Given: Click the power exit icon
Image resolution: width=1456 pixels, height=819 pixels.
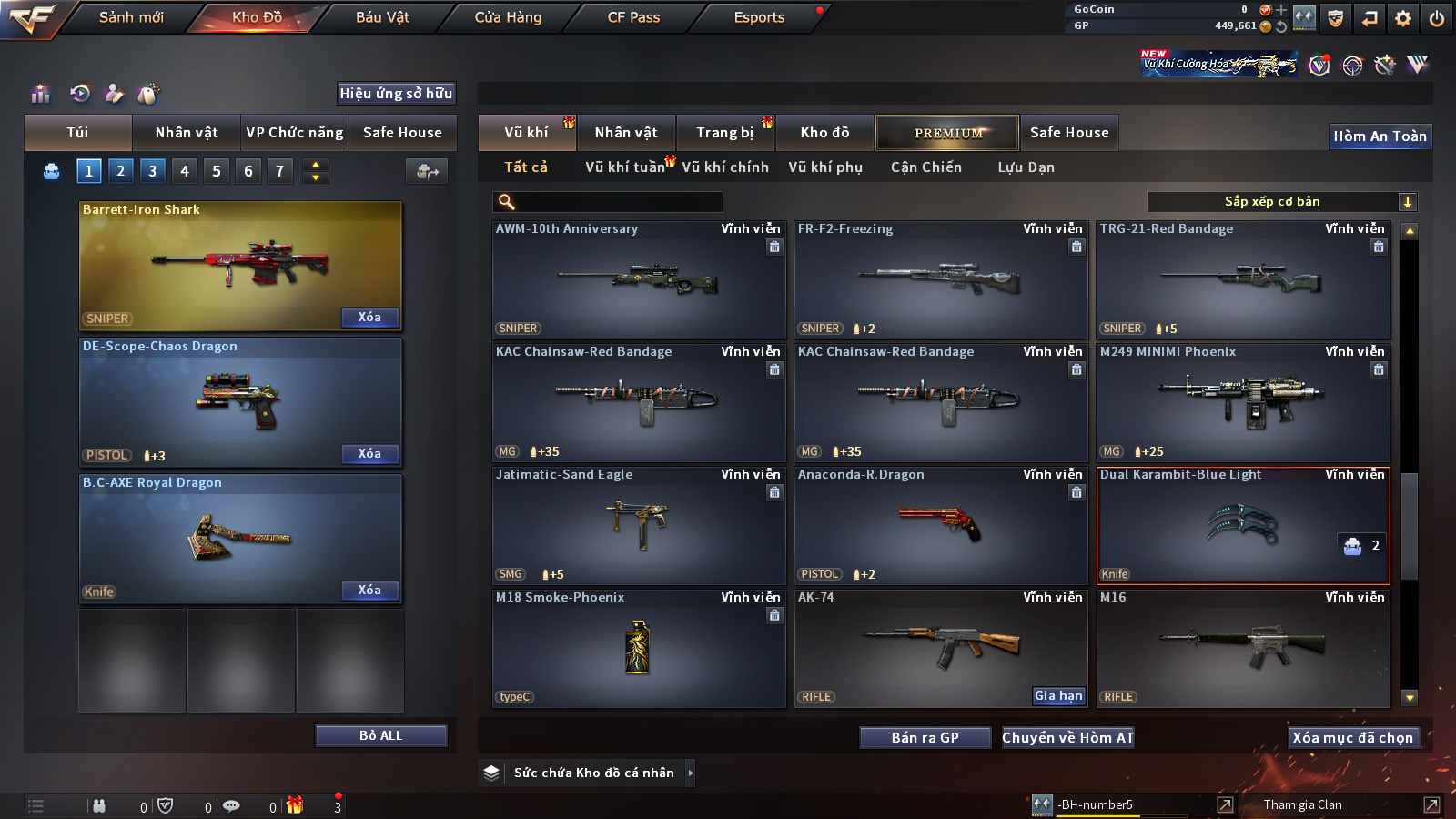Looking at the screenshot, I should pos(1437,18).
